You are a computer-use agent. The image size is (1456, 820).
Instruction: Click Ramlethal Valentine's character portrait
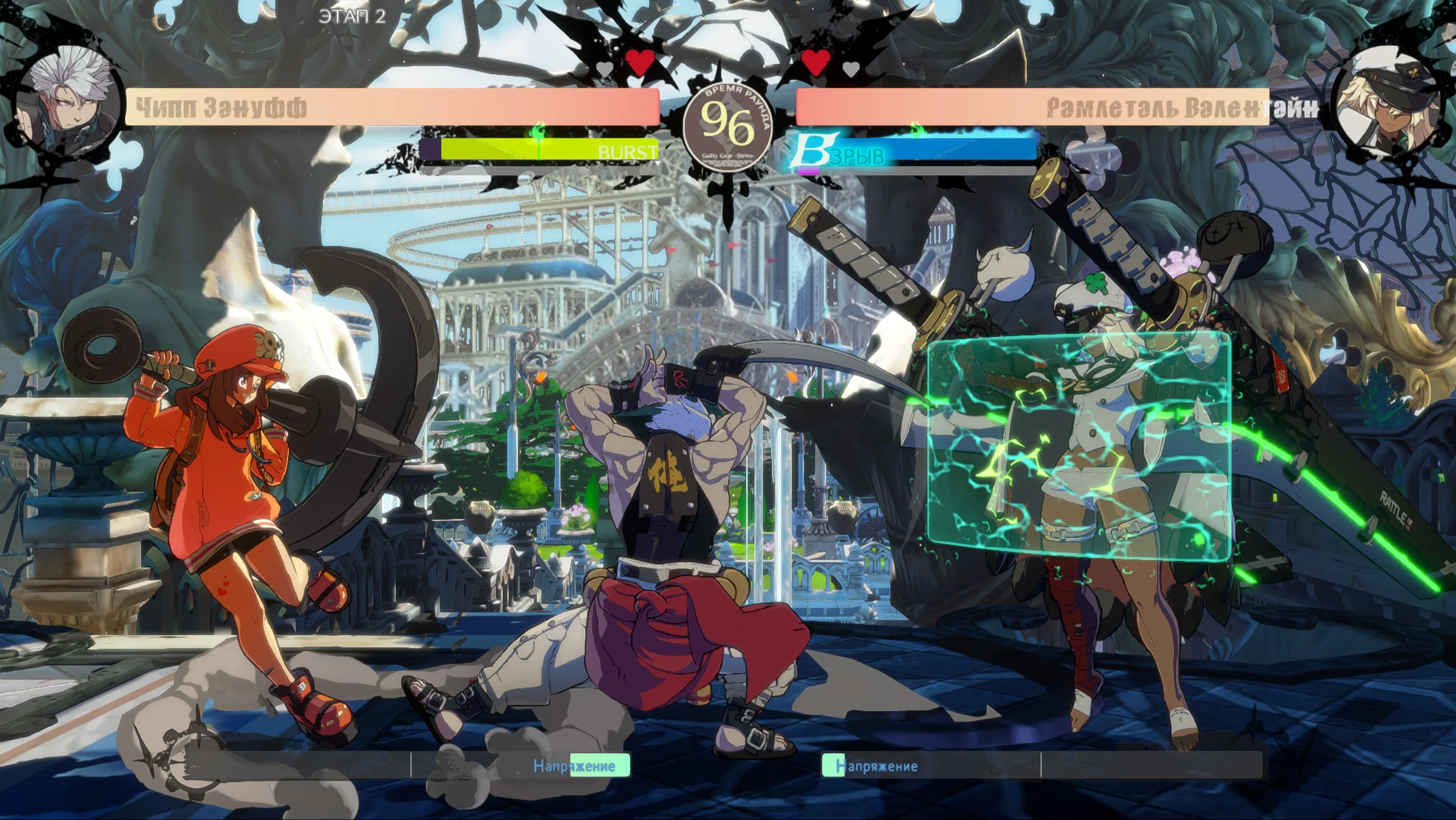pos(1389,108)
